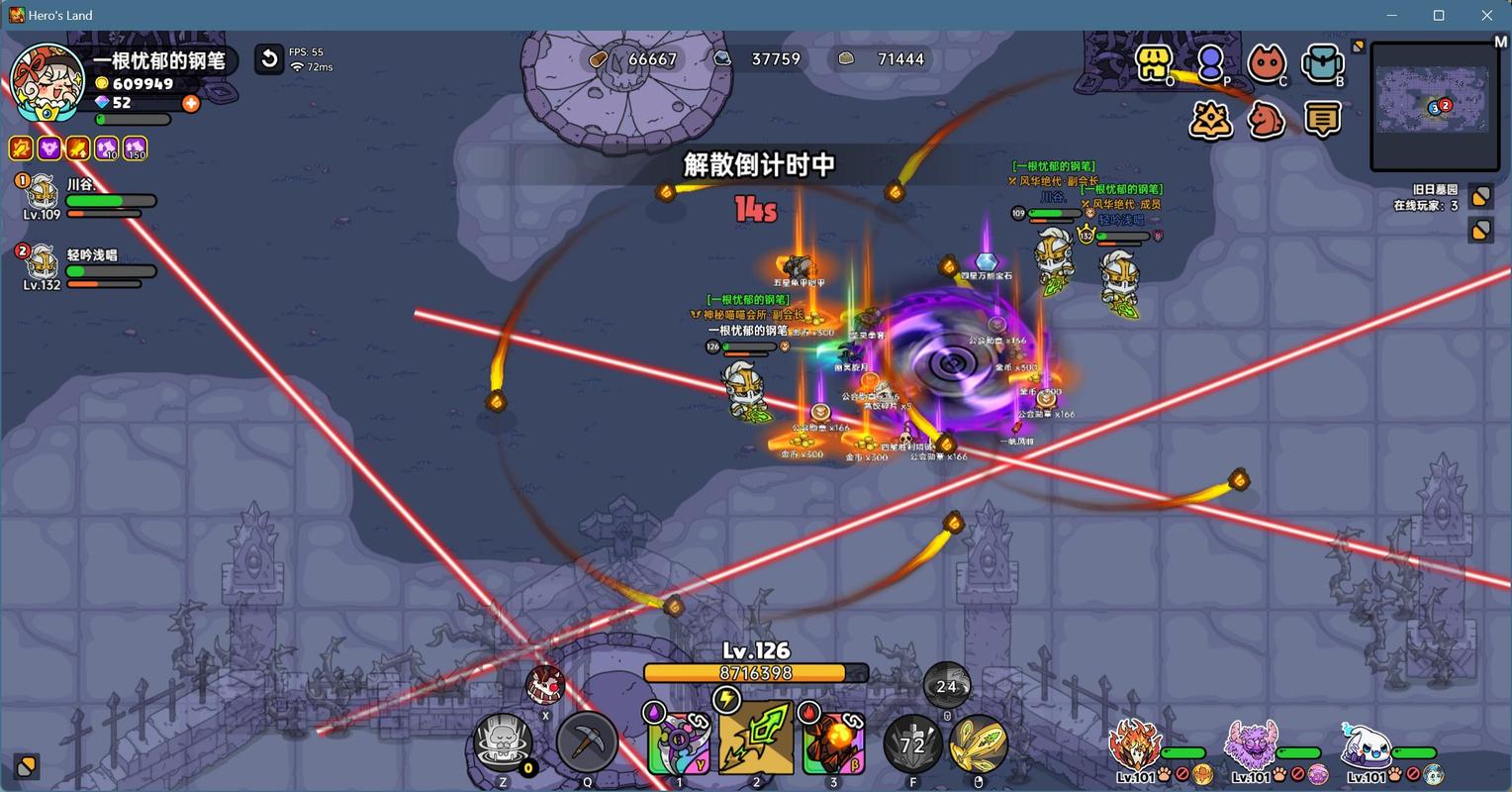The height and width of the screenshot is (792, 1512).
Task: Open the yellow shop stall icon
Action: pyautogui.click(x=1153, y=63)
